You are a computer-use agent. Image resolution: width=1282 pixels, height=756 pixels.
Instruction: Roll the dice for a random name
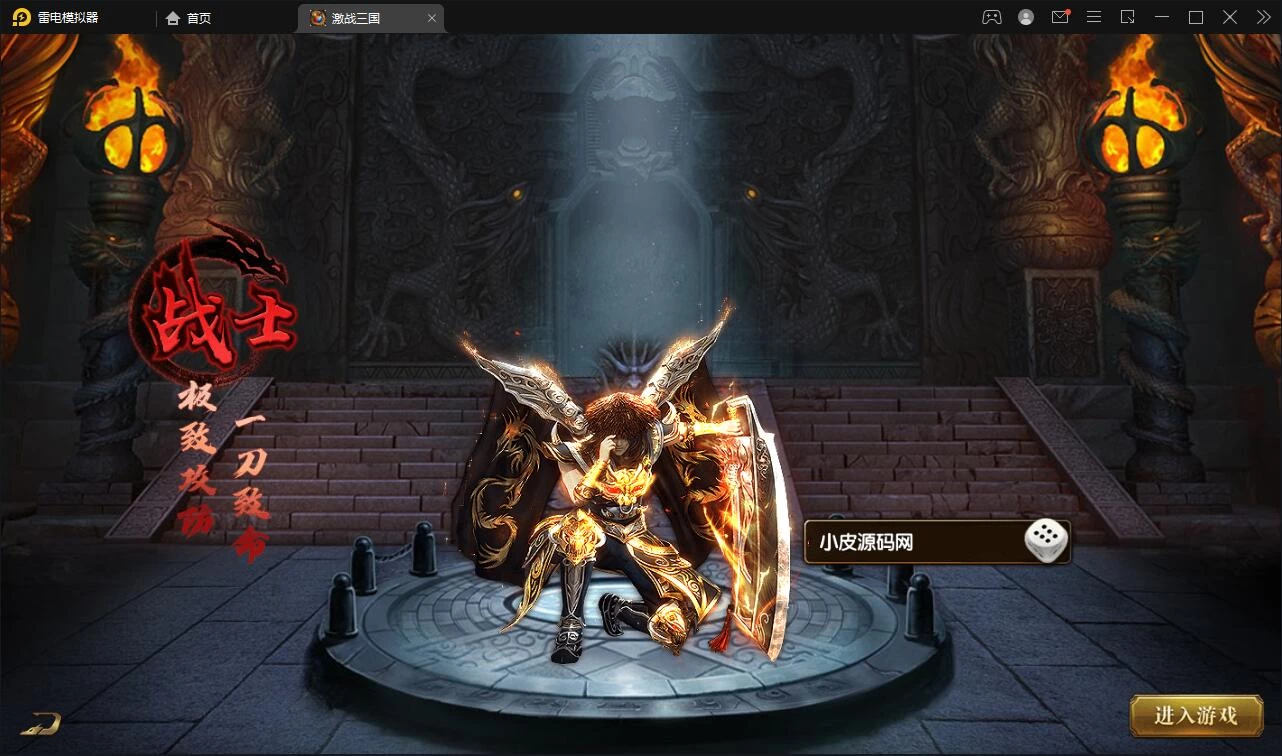1045,542
